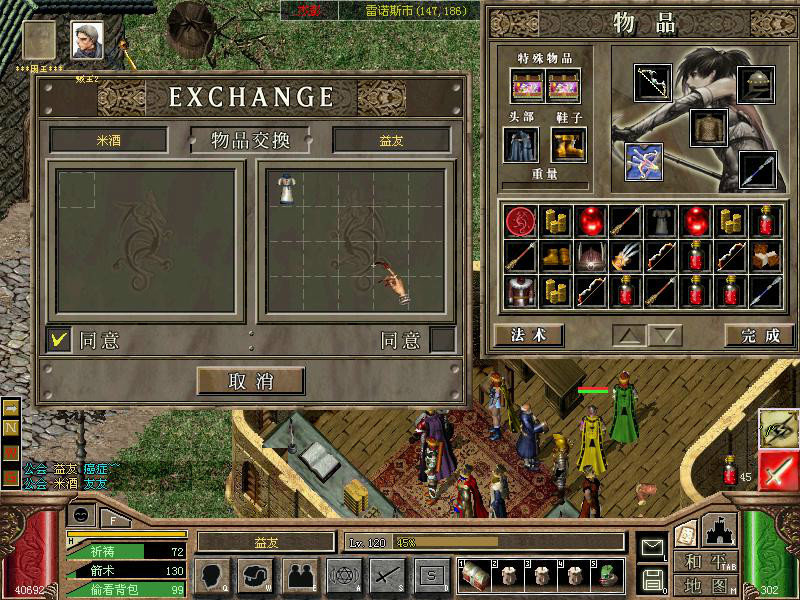Click the equipped brown chest armor slot
The image size is (800, 600).
(707, 128)
